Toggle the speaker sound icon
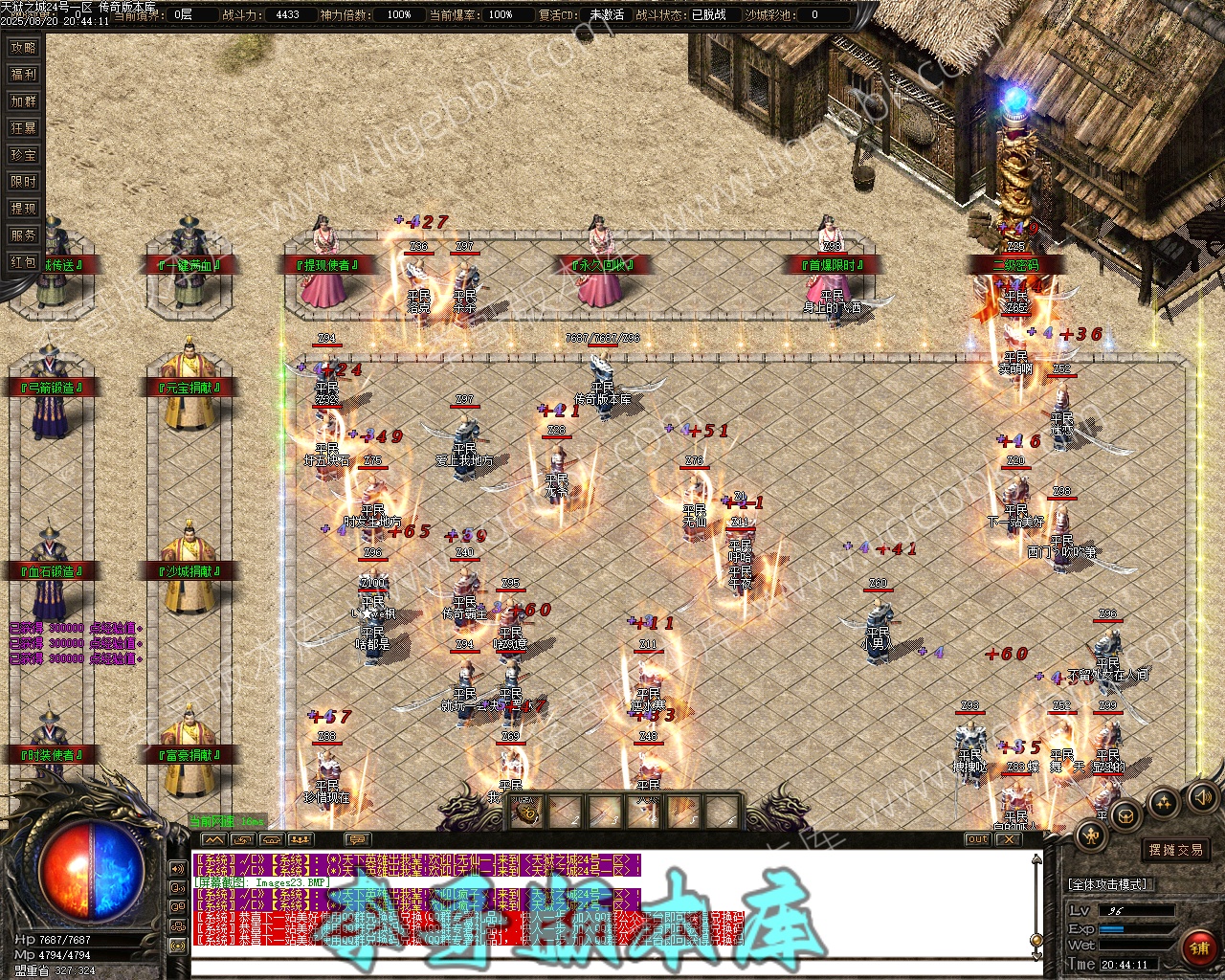This screenshot has width=1225, height=980. click(1201, 796)
